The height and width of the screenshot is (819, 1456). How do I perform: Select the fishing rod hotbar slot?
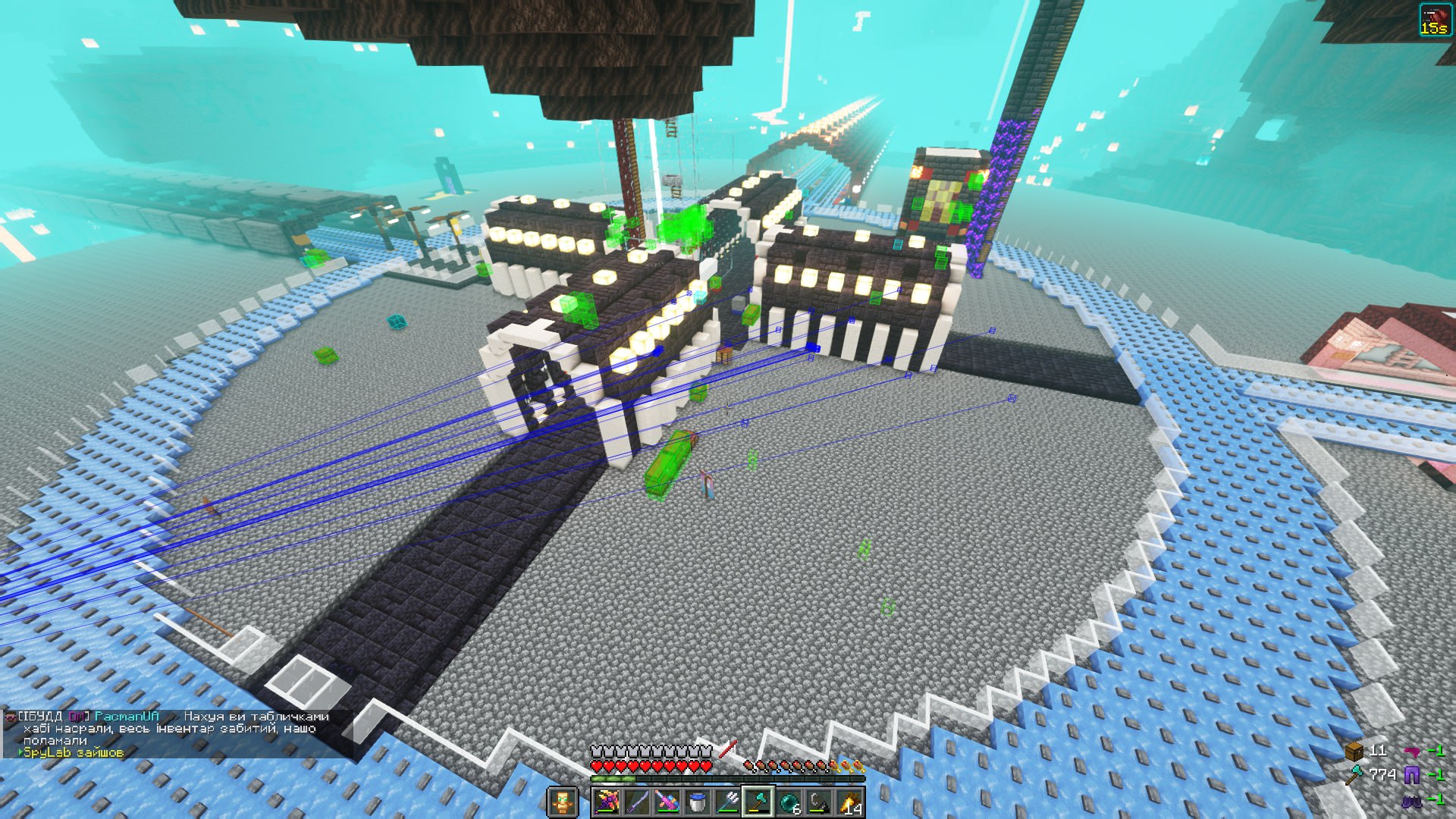click(x=819, y=802)
